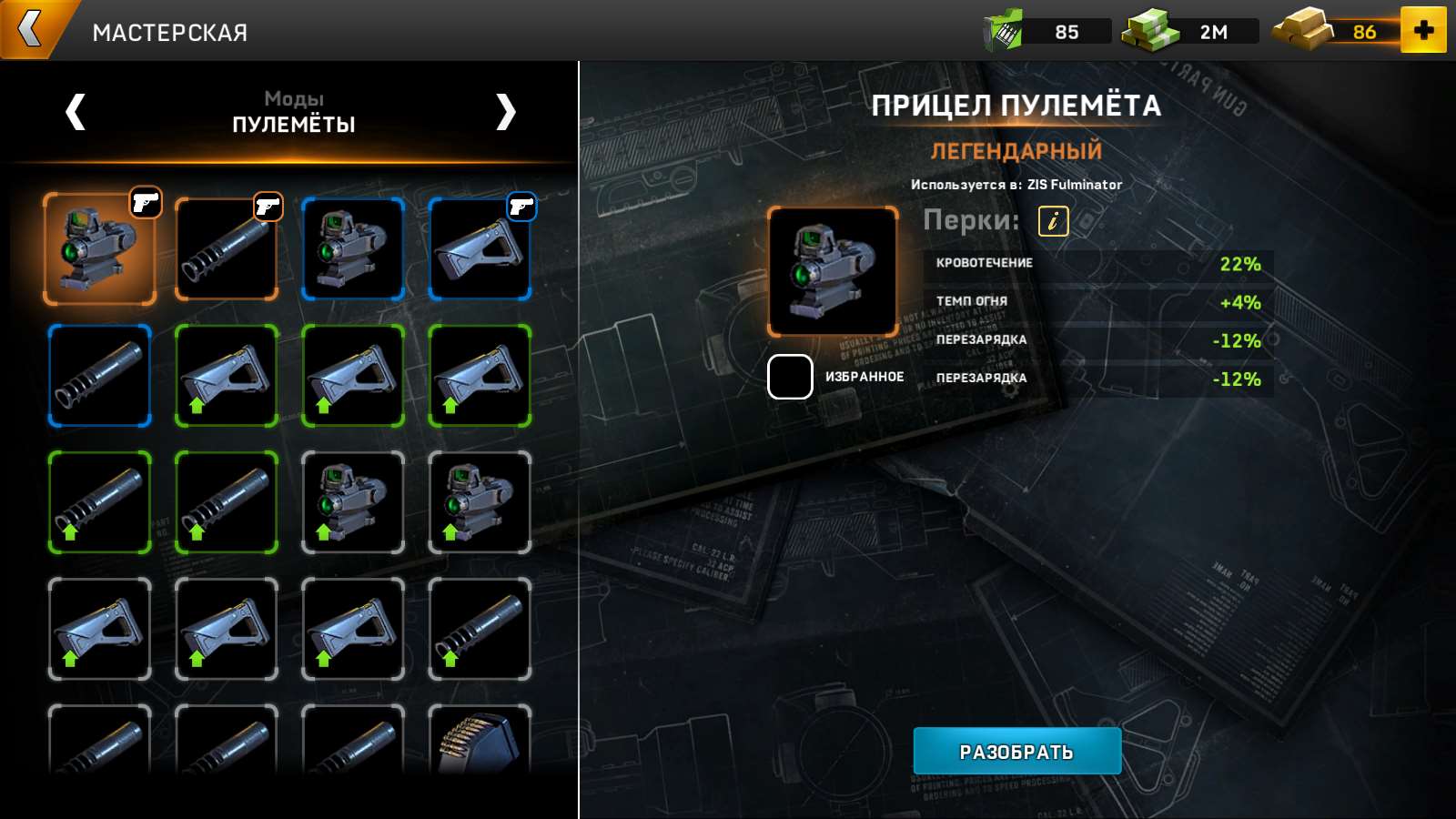Click the right chevron to next weapon category

506,109
